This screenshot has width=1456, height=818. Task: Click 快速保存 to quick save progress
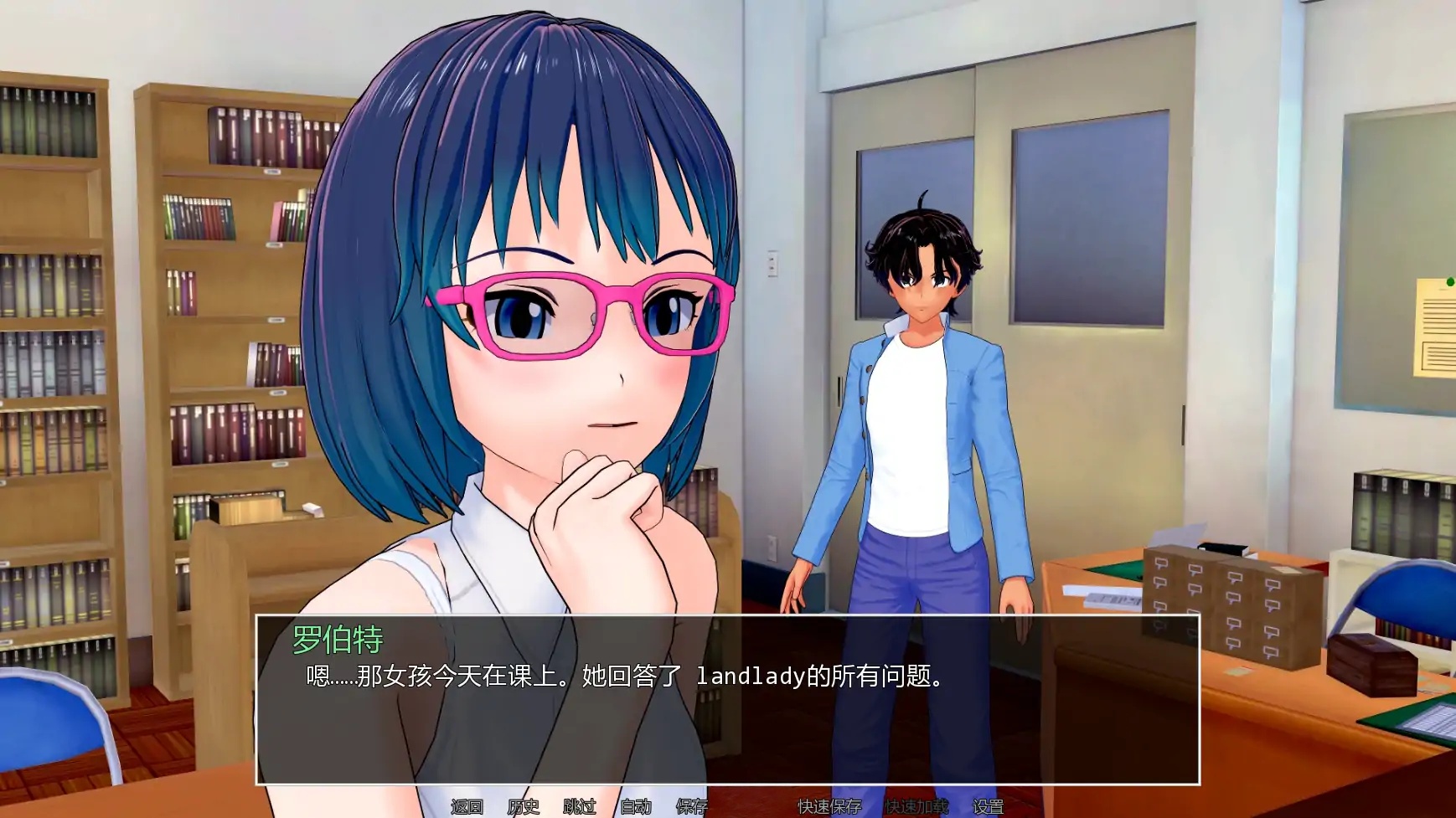point(828,808)
